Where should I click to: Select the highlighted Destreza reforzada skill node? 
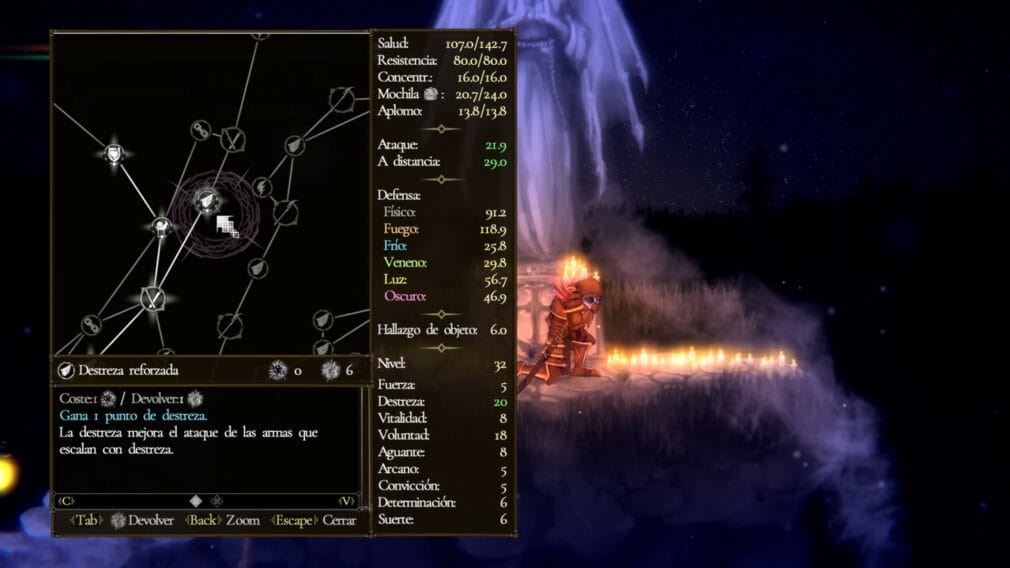[207, 200]
